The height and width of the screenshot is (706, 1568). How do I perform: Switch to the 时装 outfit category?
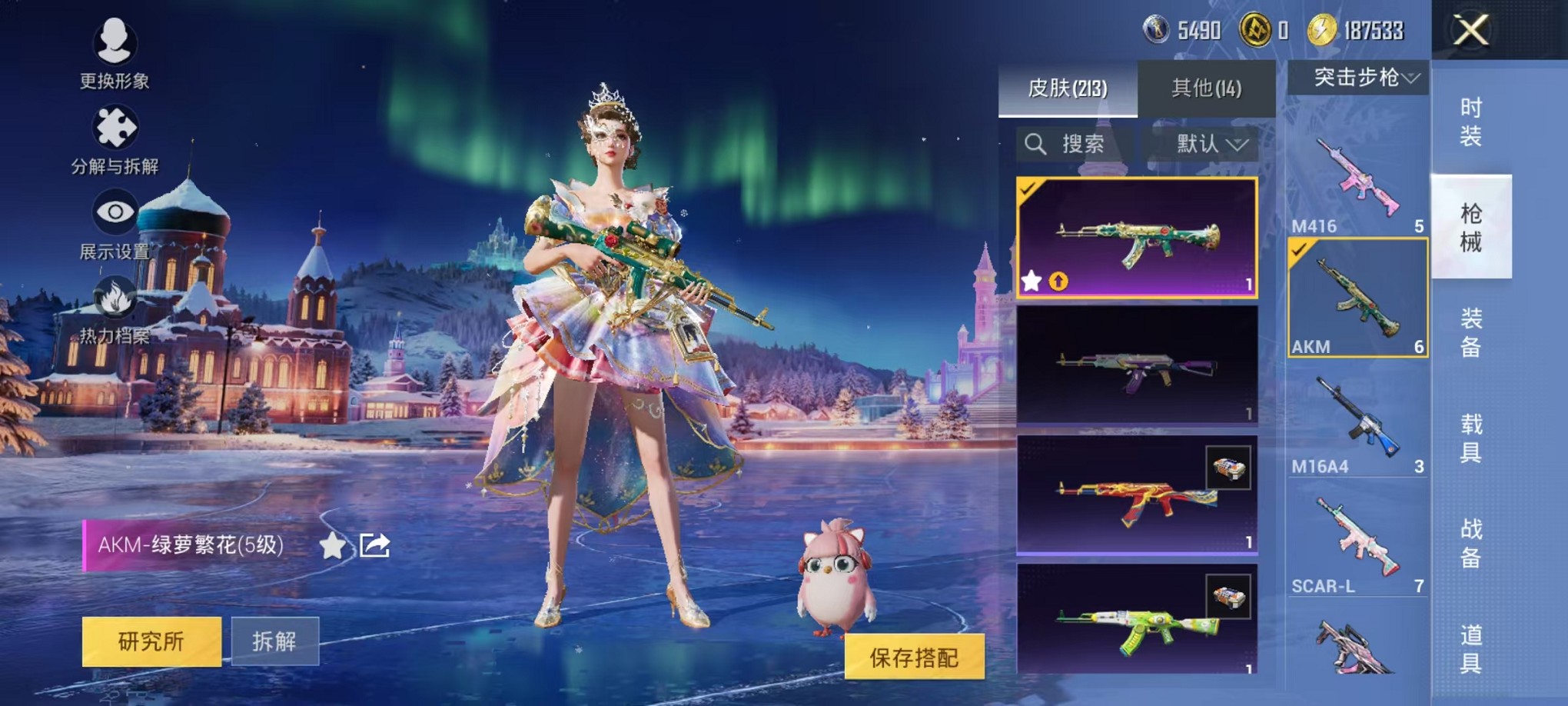click(x=1470, y=122)
